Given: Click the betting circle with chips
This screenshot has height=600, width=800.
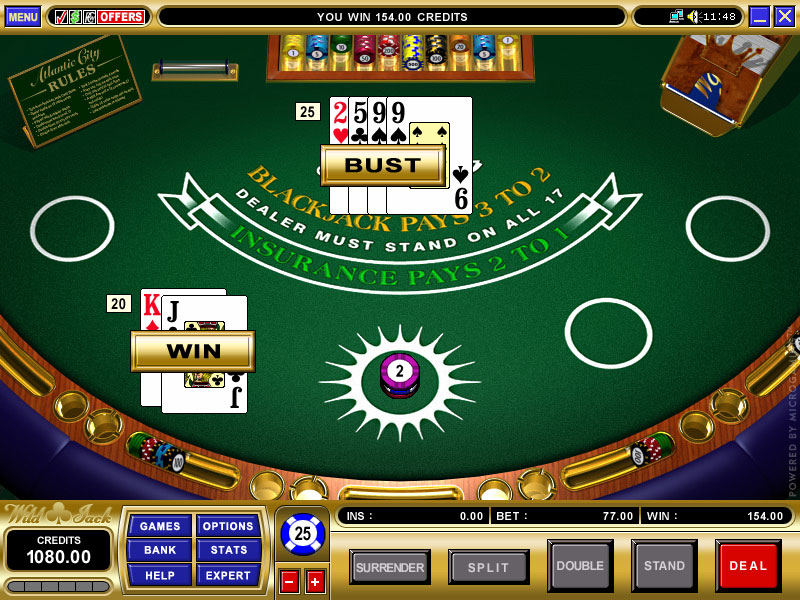Looking at the screenshot, I should tap(400, 376).
